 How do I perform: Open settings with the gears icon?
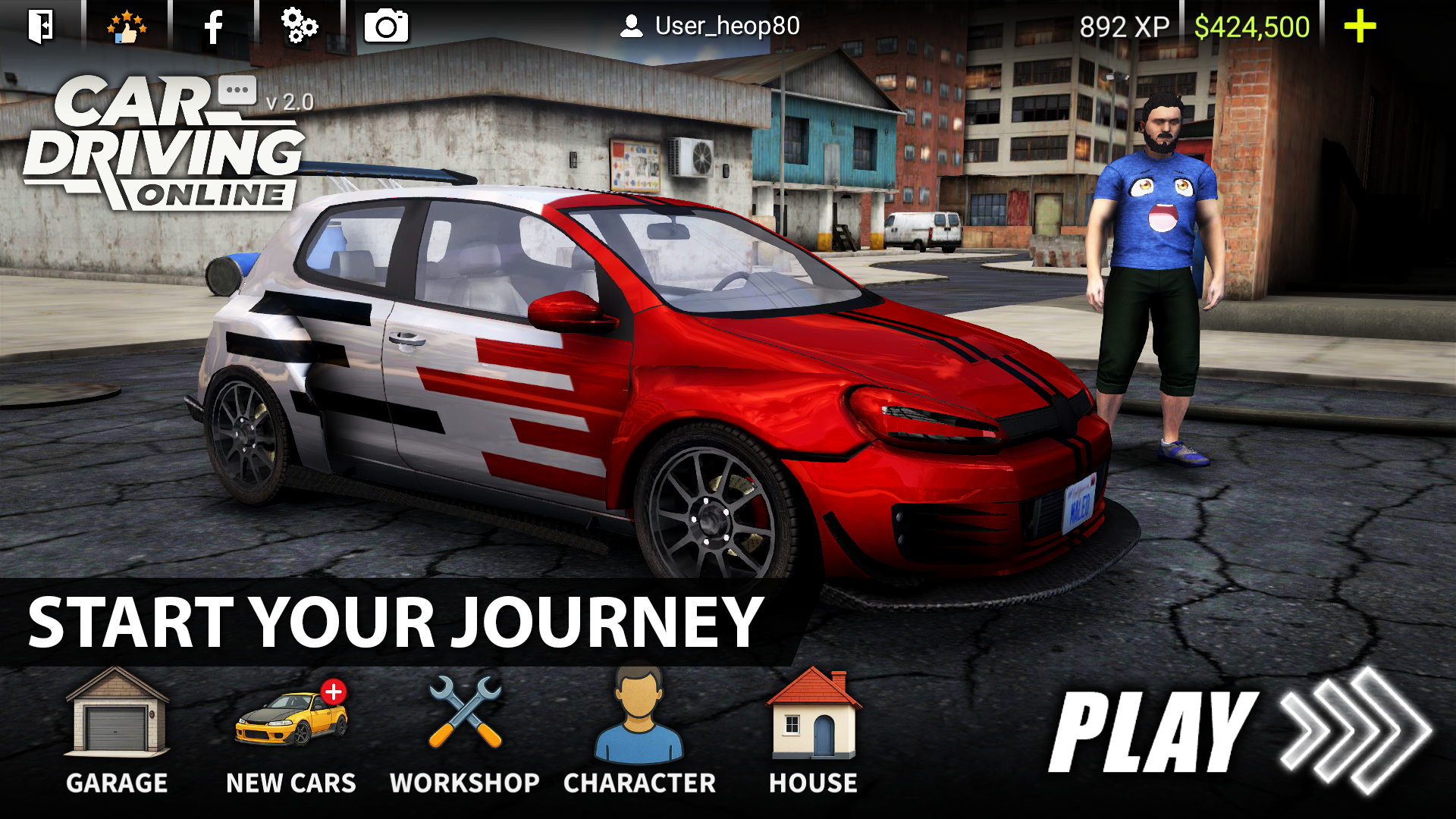300,27
